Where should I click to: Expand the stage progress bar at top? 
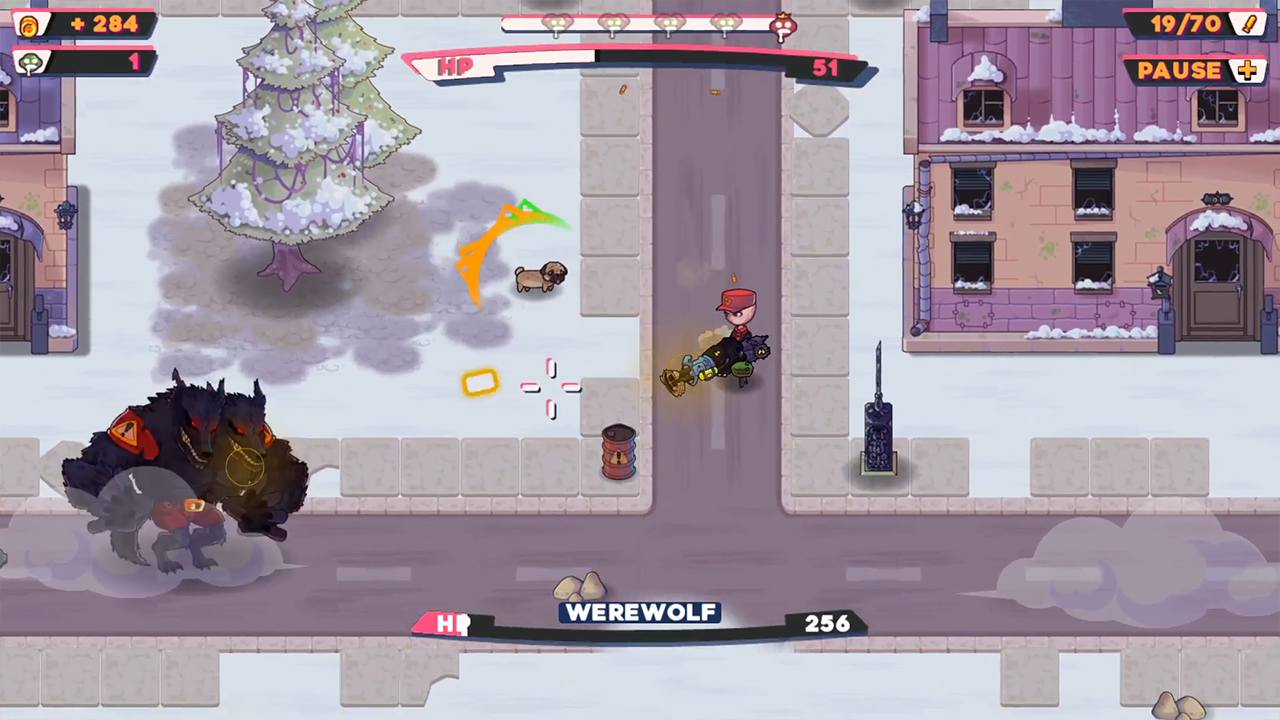click(x=645, y=25)
